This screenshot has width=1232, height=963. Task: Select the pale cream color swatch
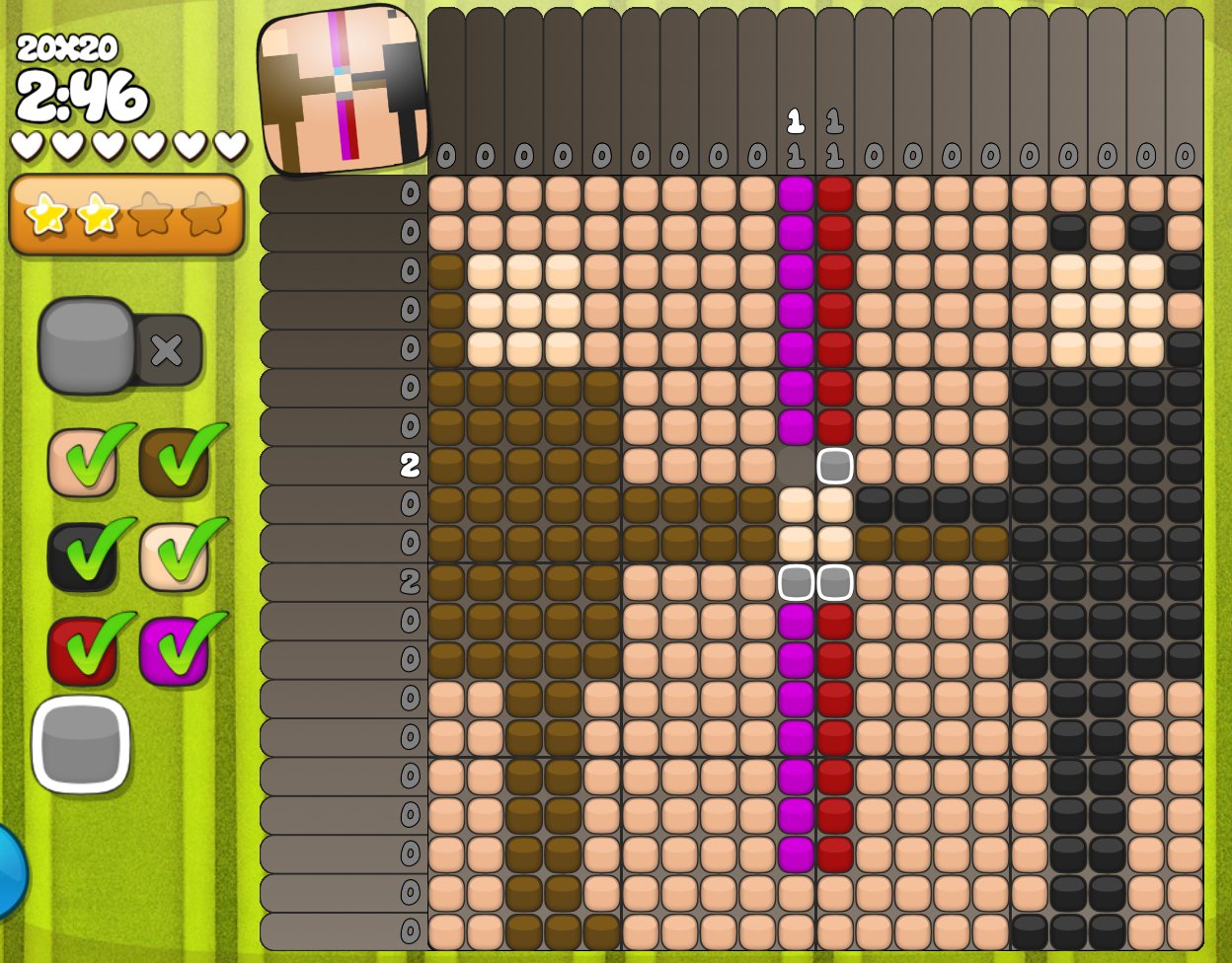coord(174,556)
